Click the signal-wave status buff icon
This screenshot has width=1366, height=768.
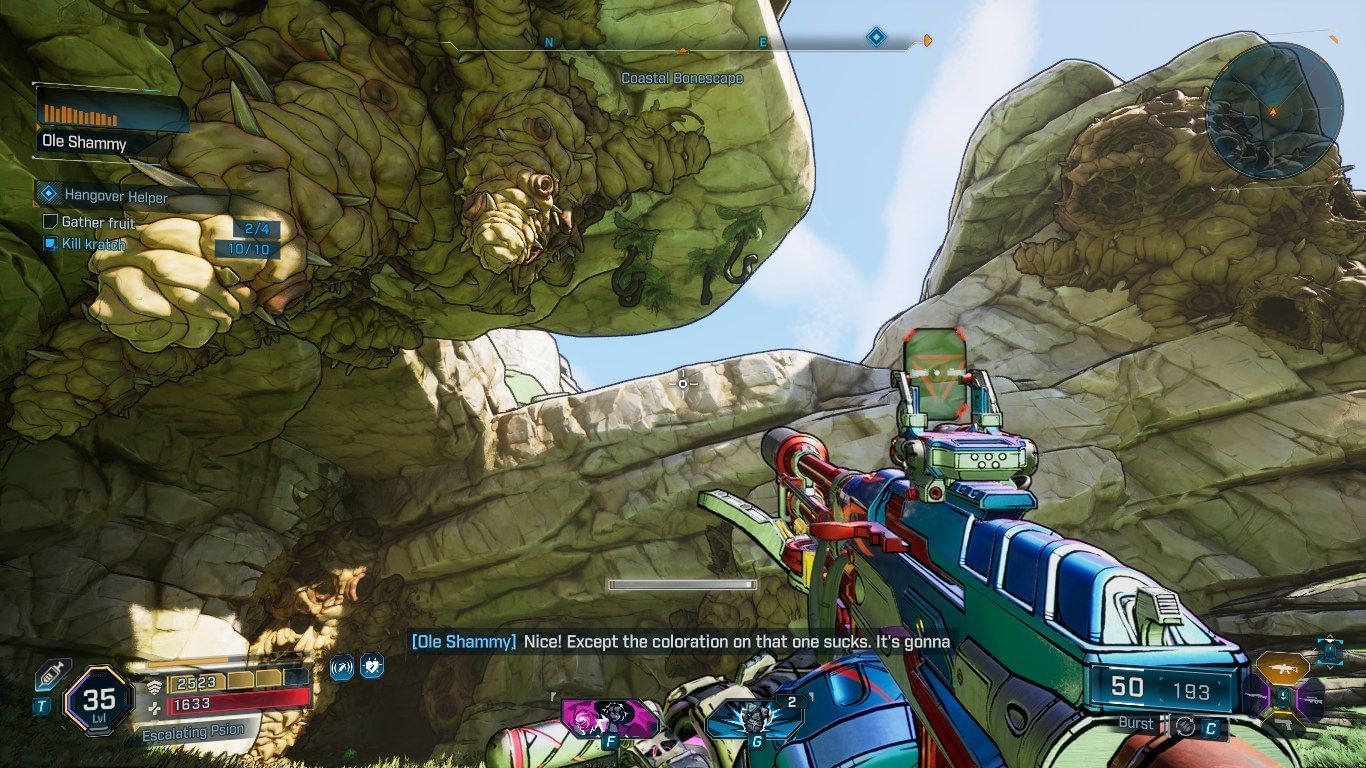pyautogui.click(x=342, y=666)
